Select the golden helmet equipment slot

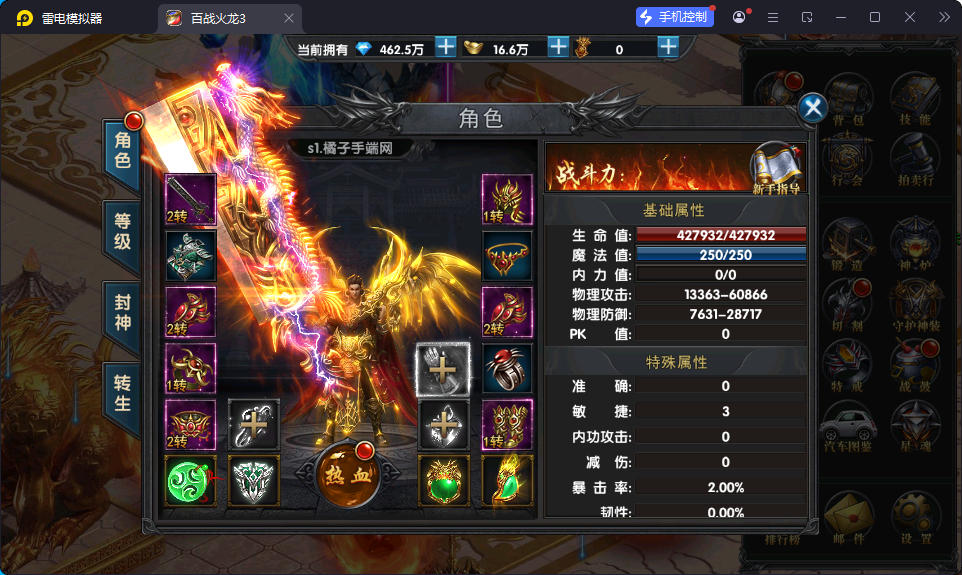coord(507,200)
